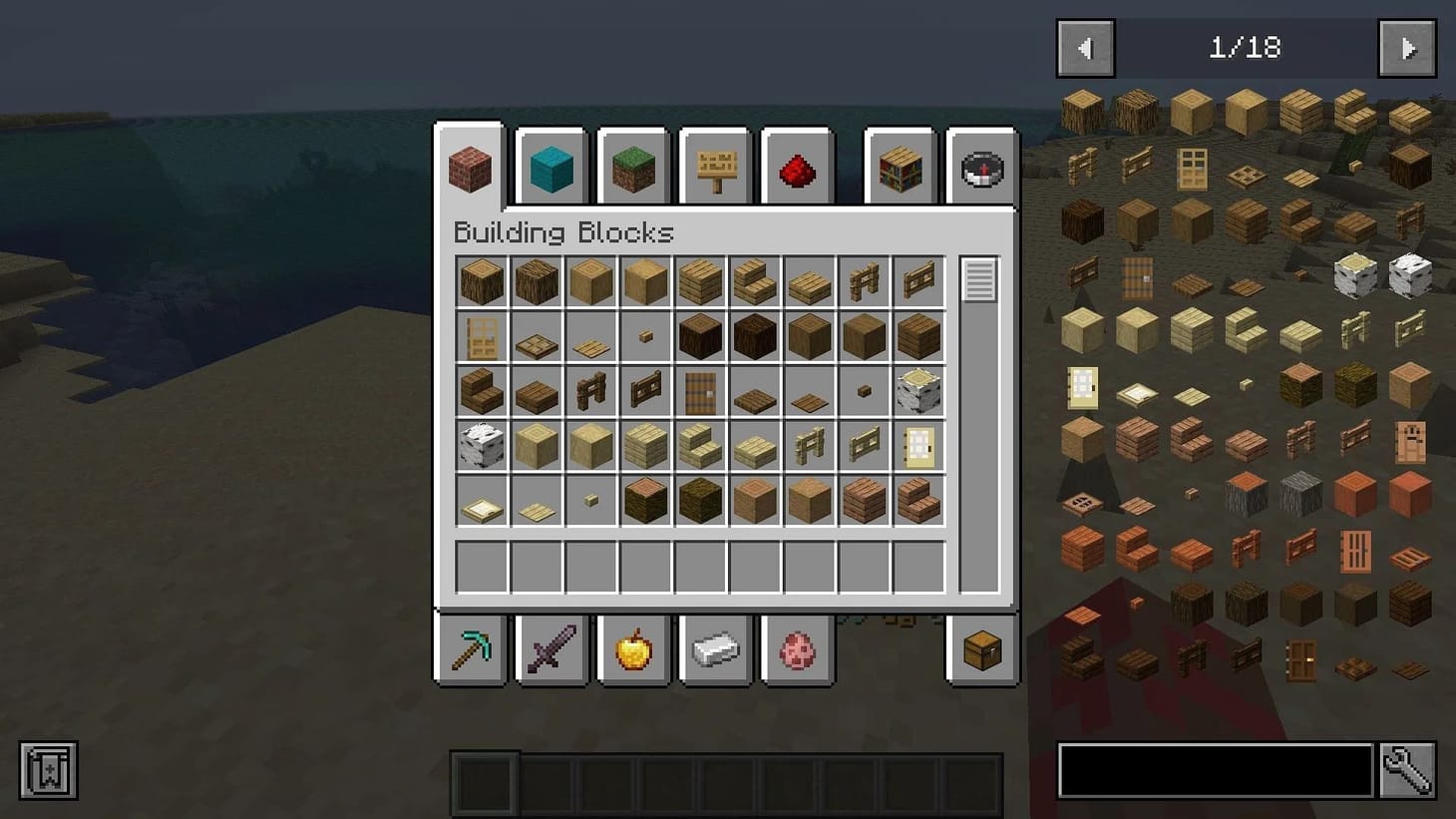Screen dimensions: 1456x819
Task: Open the Decoration Blocks tab with grass icon
Action: (633, 168)
